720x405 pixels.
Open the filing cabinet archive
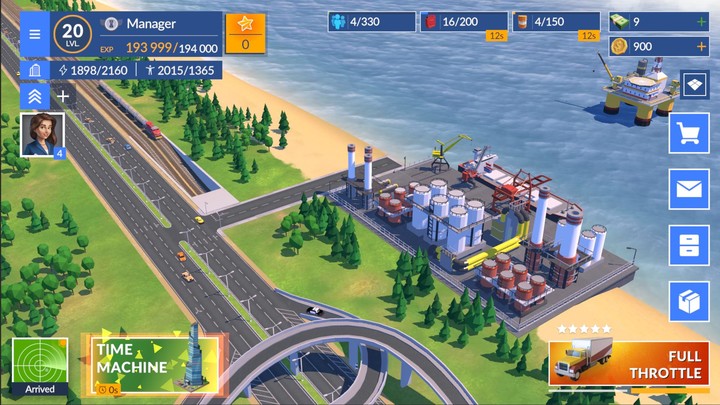[x=689, y=245]
